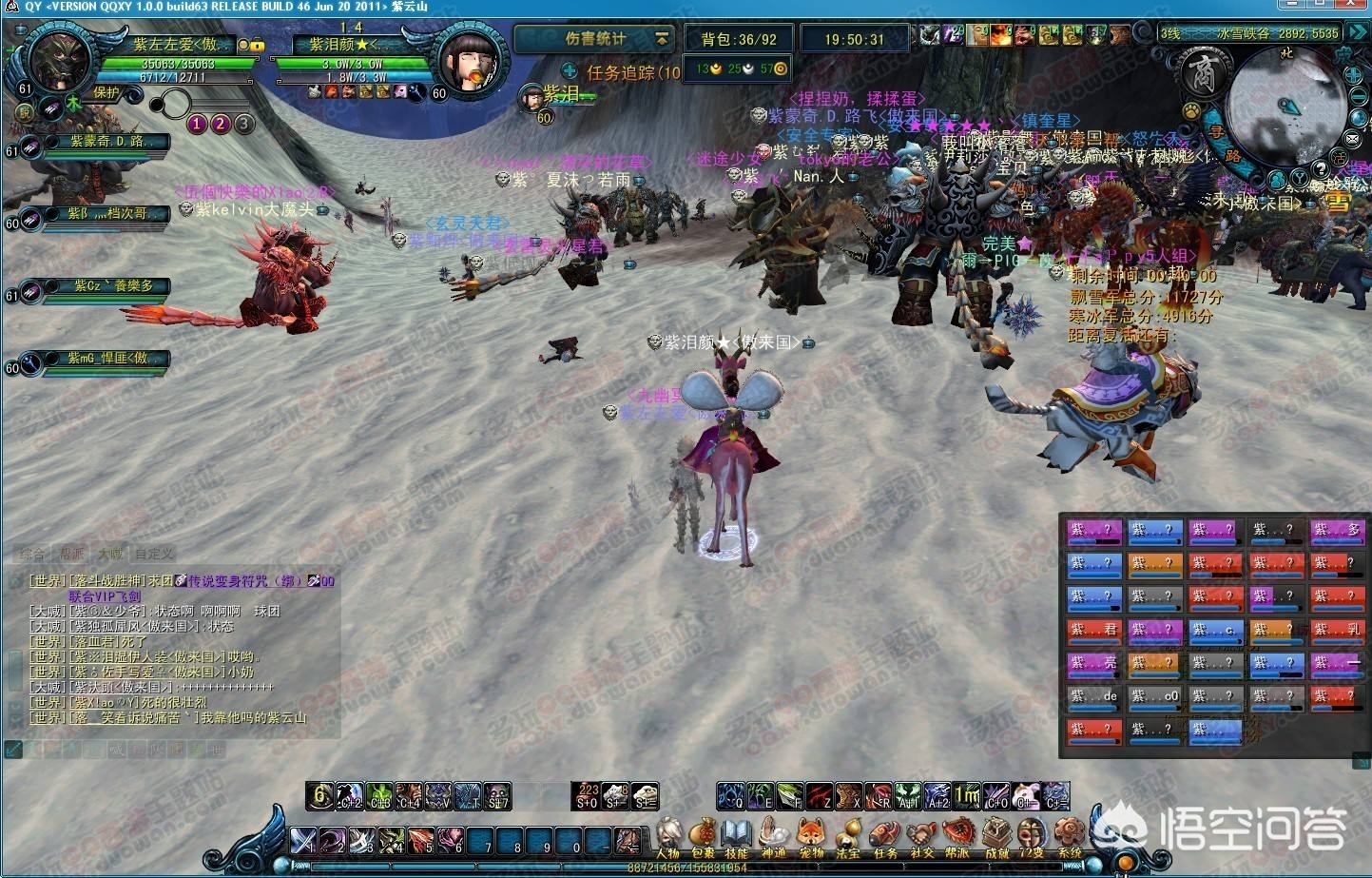
Task: Collapse the 伤害统计 damage statistics panel
Action: 662,39
